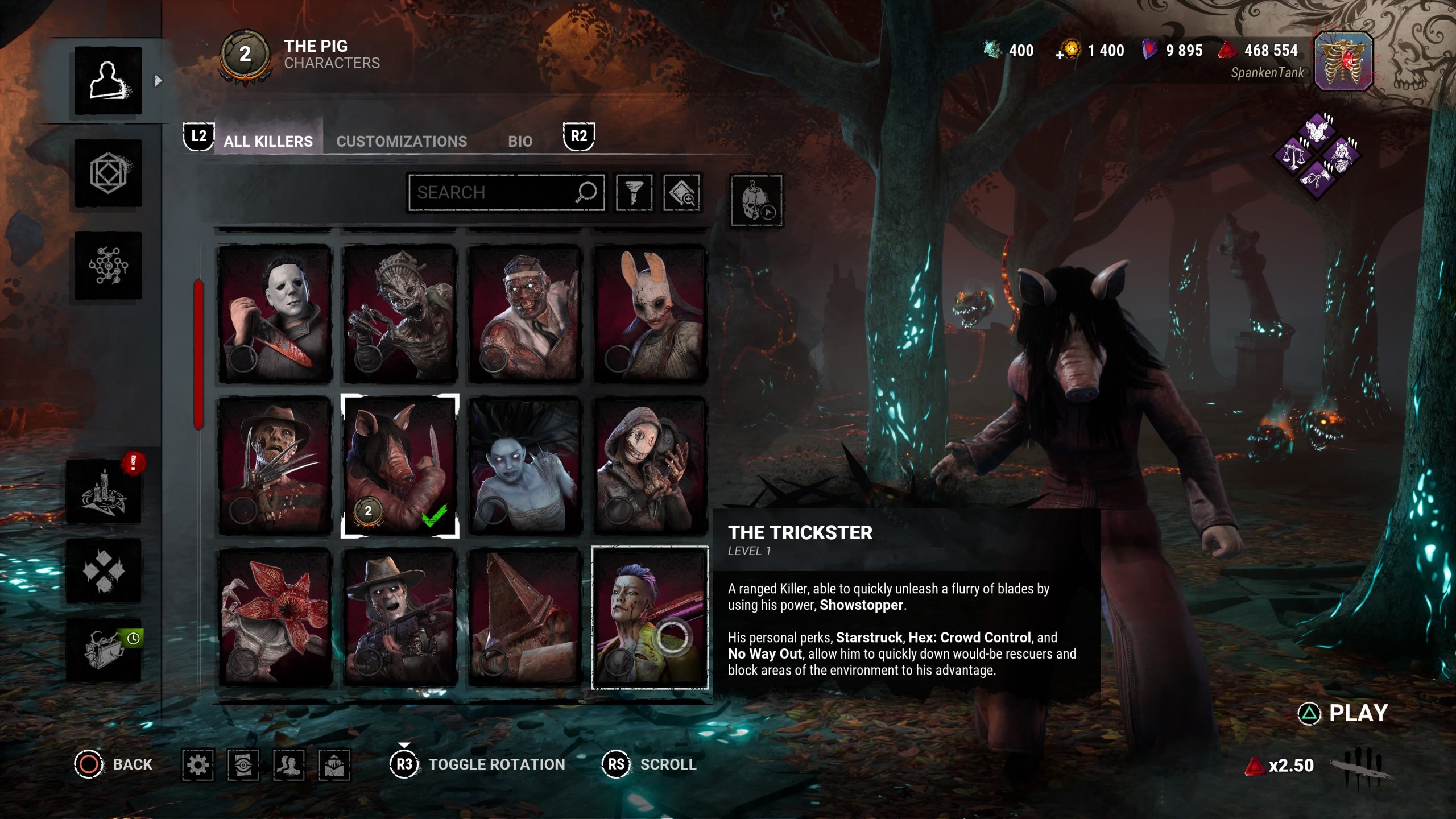1456x819 pixels.
Task: Select The Shape with white mask
Action: click(275, 314)
